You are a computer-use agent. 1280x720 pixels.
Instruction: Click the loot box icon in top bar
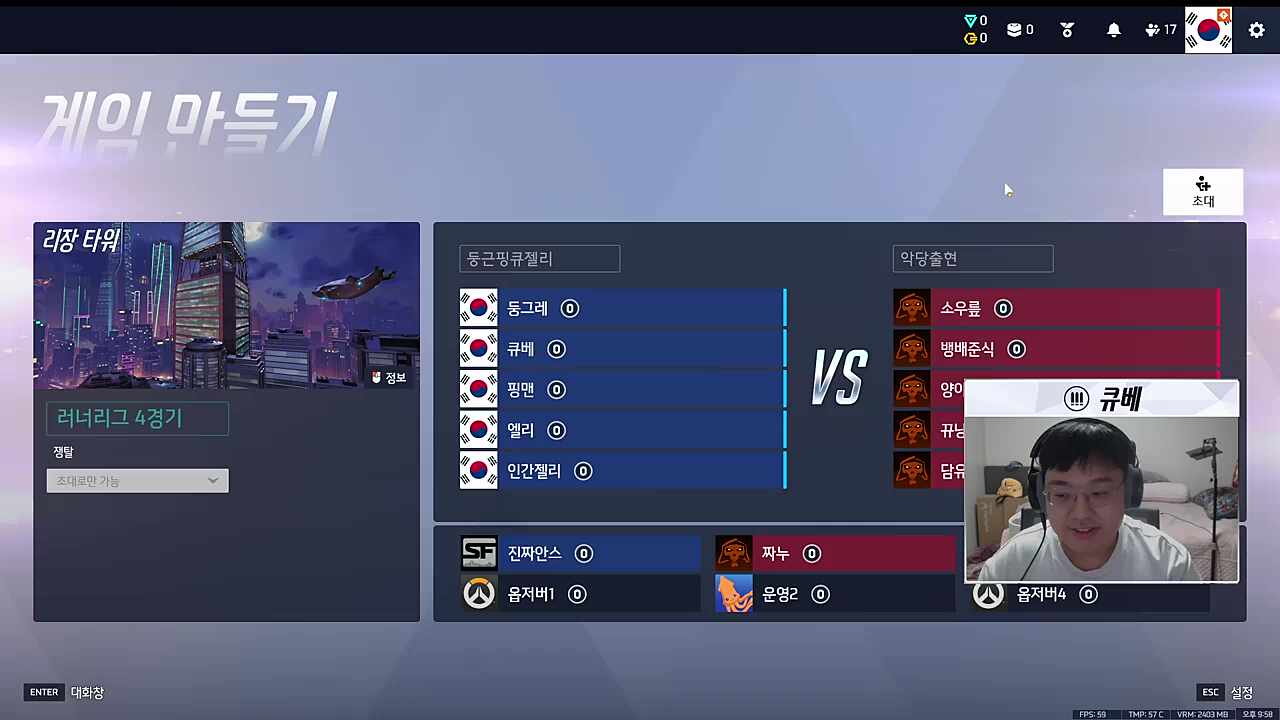[1015, 29]
